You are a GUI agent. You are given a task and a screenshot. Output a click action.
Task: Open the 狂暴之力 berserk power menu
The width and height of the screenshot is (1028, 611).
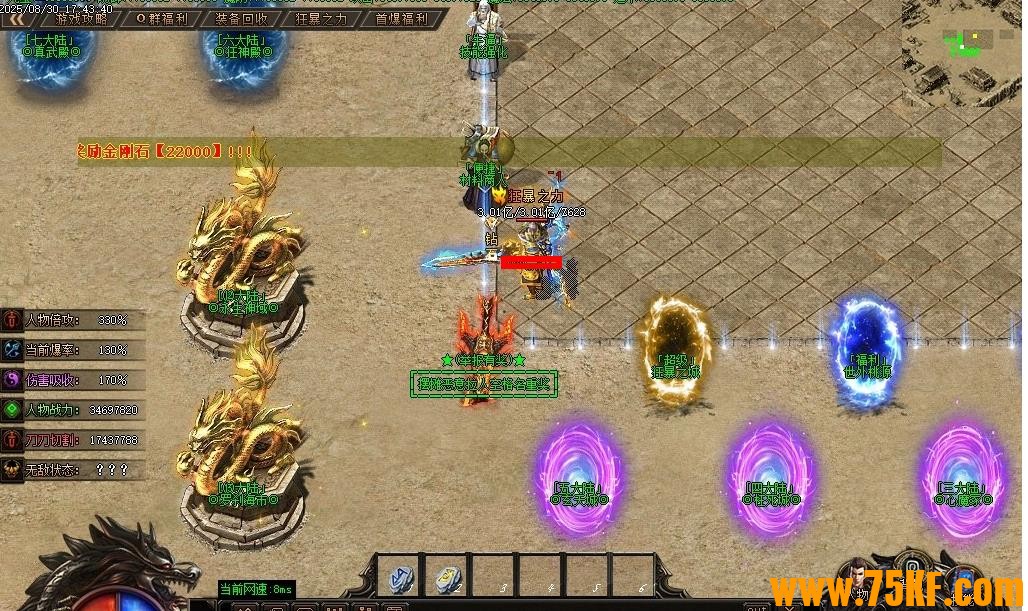pos(321,18)
